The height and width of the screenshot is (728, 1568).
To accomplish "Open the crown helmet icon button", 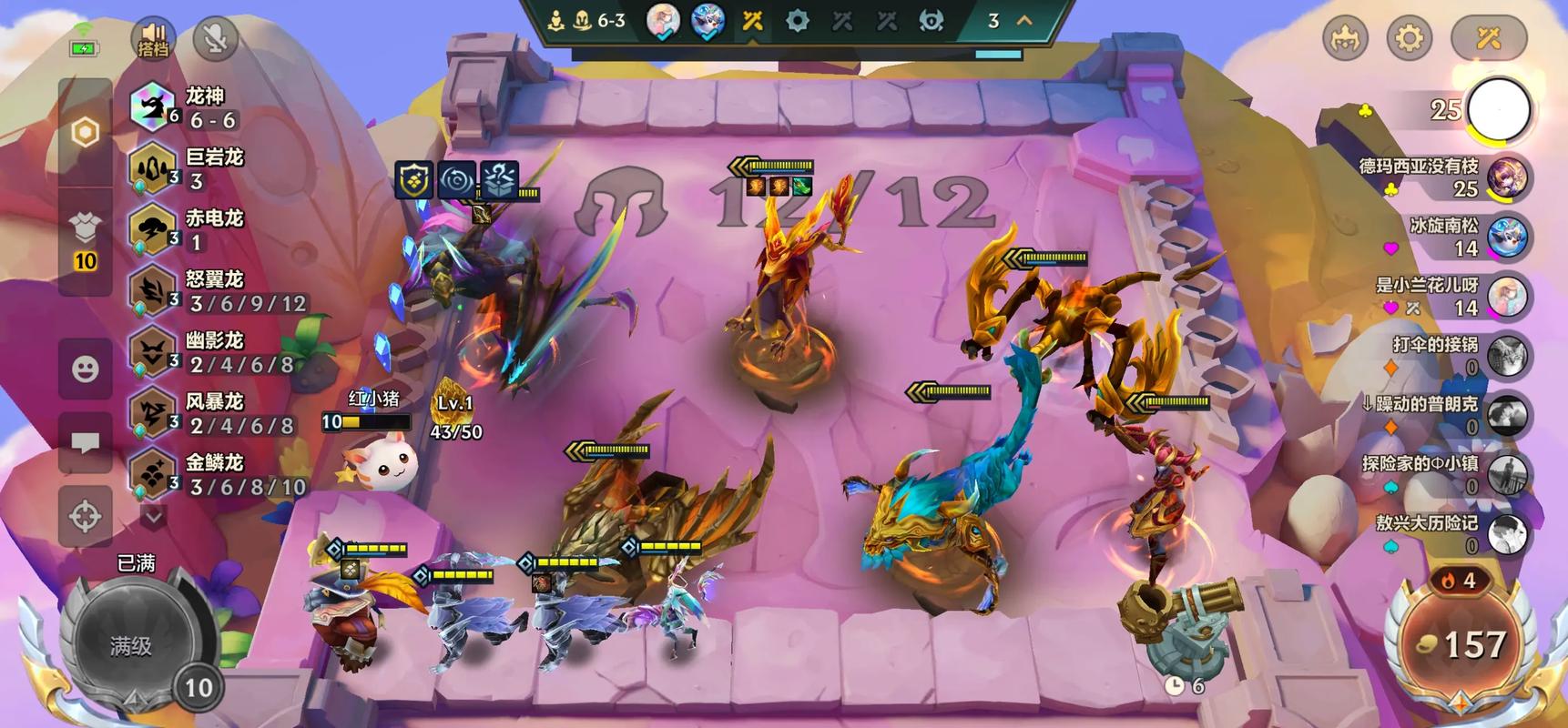I will (1345, 38).
